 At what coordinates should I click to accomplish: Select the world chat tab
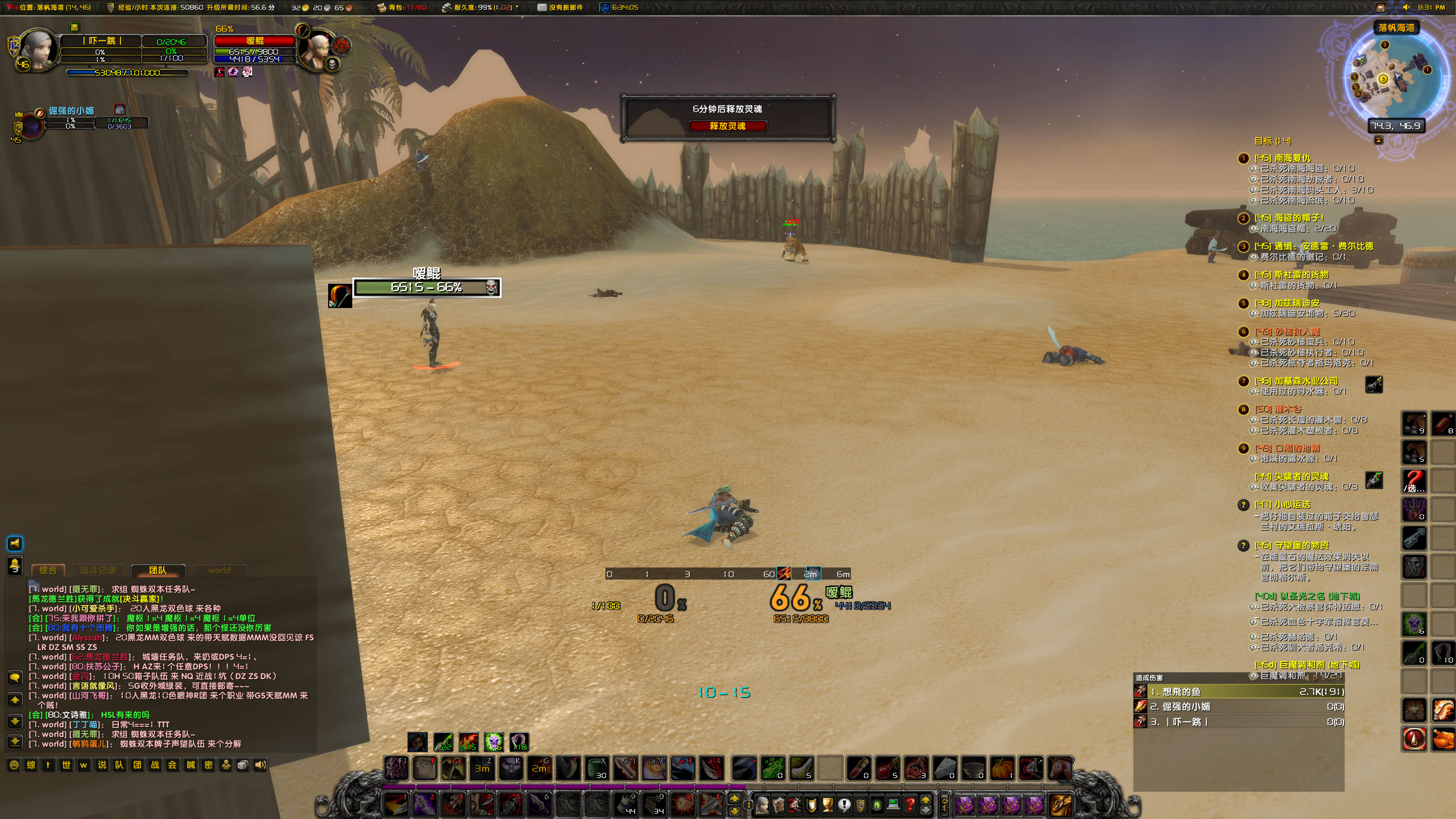coord(219,570)
